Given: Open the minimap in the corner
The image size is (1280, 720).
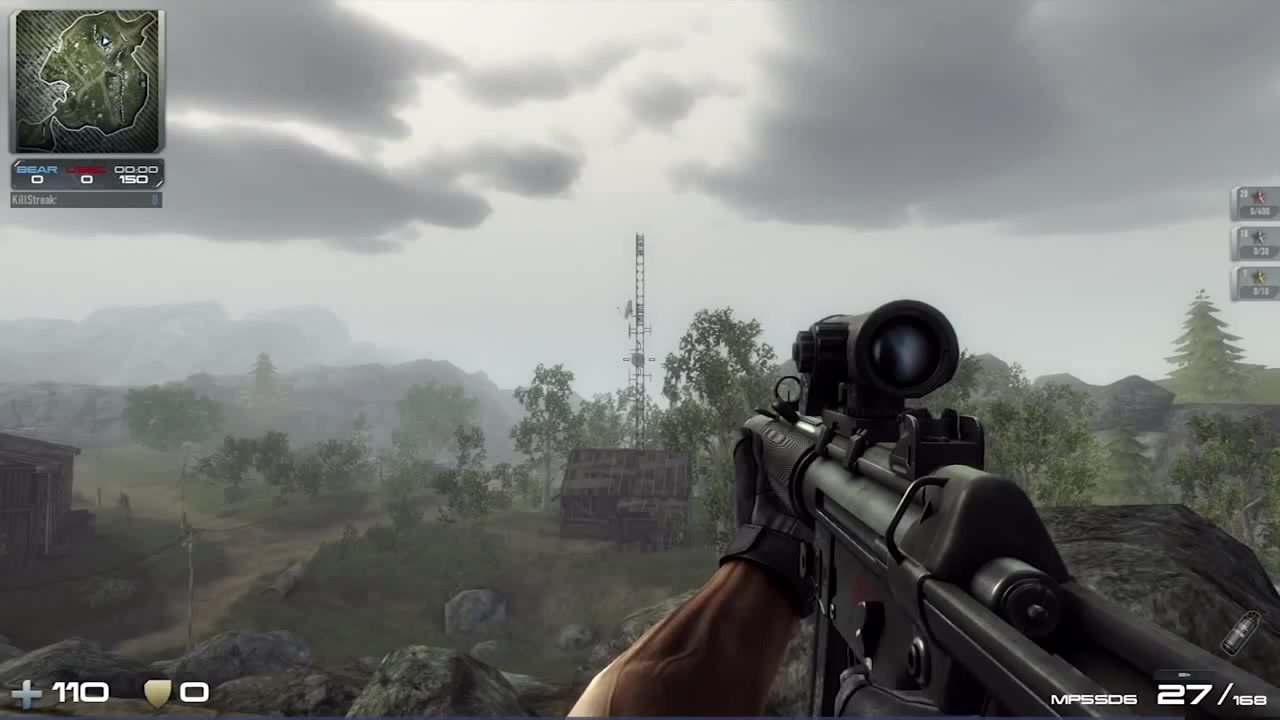Looking at the screenshot, I should click(85, 81).
